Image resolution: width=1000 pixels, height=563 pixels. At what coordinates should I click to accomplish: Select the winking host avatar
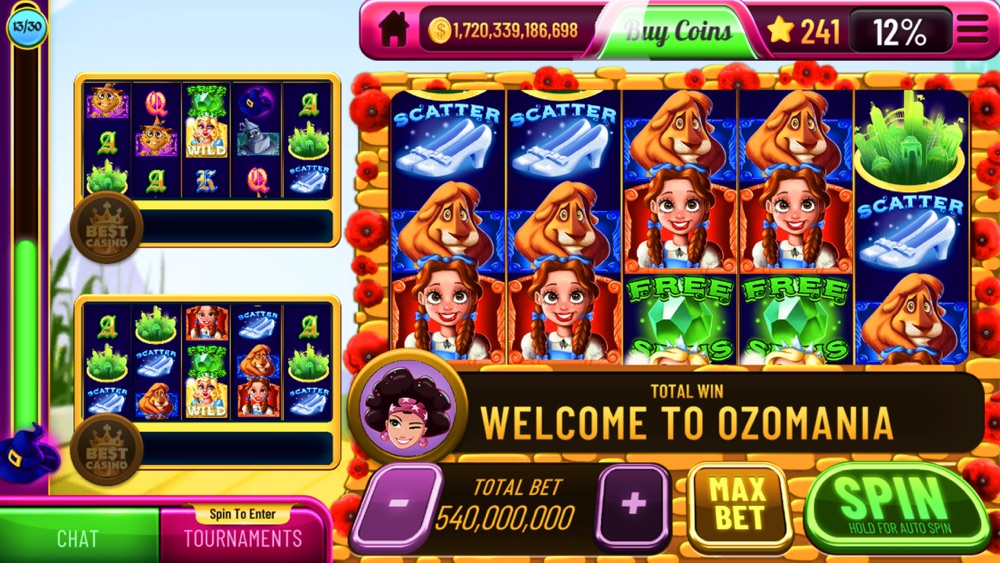407,407
